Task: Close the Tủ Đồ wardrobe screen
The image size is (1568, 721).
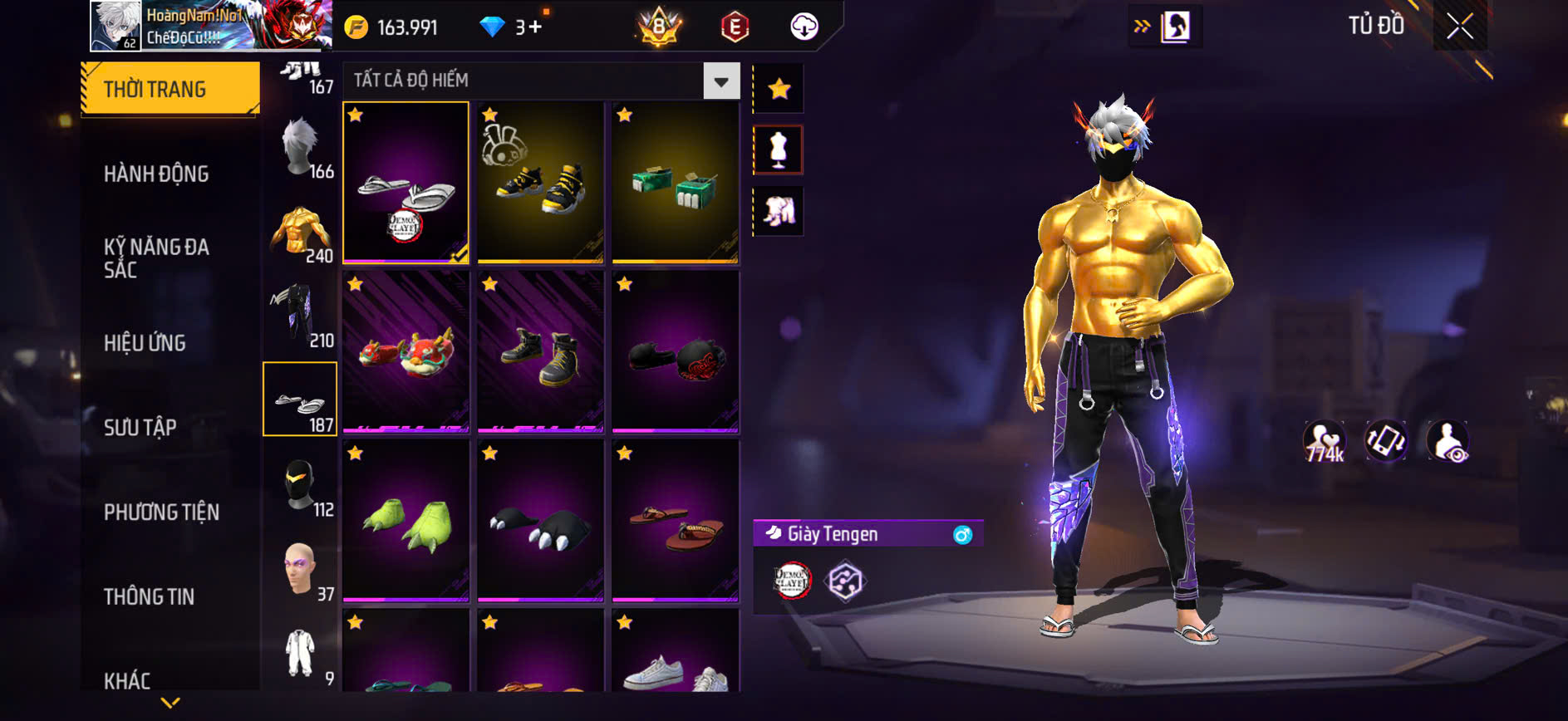Action: pos(1459,27)
